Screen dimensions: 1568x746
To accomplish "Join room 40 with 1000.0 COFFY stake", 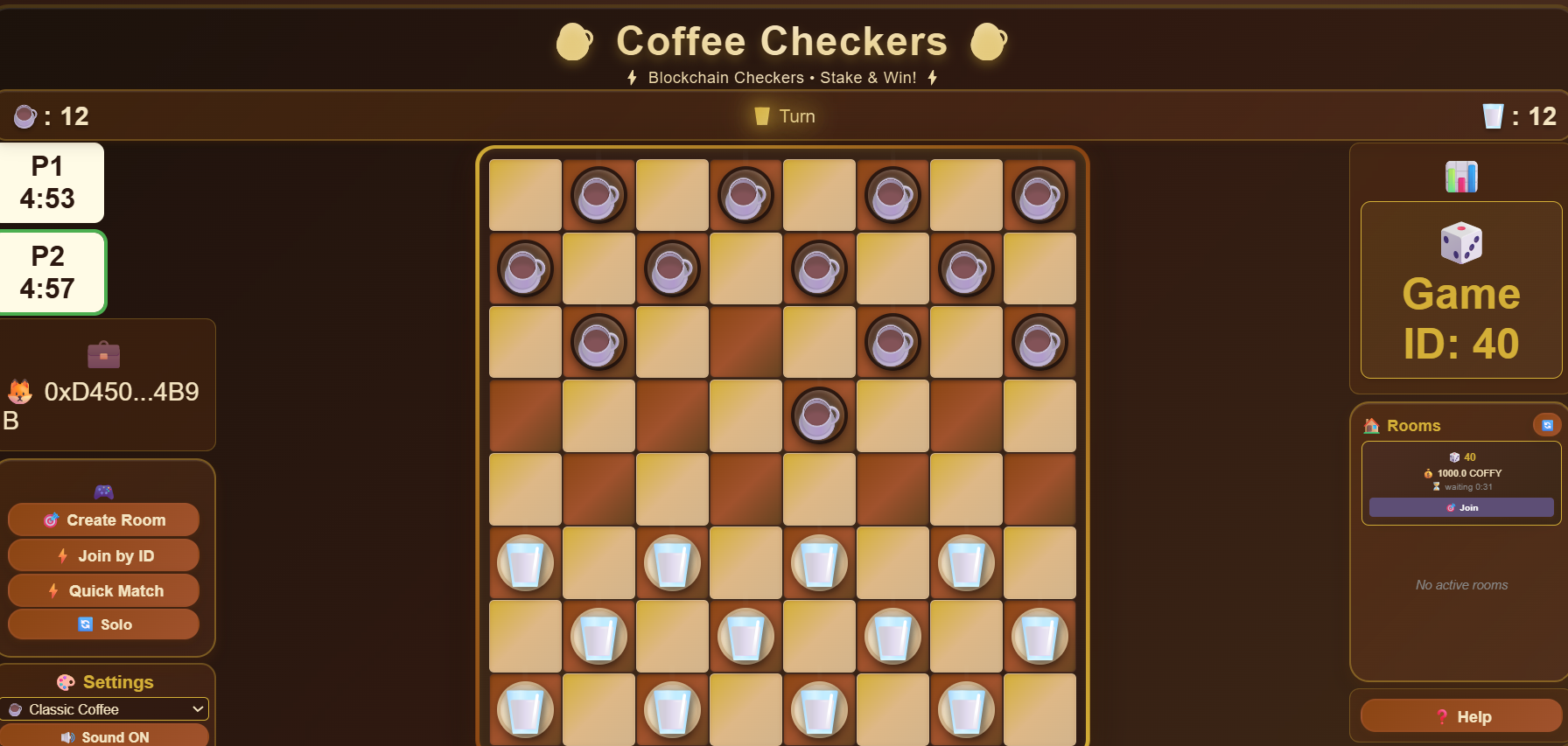I will point(1460,507).
